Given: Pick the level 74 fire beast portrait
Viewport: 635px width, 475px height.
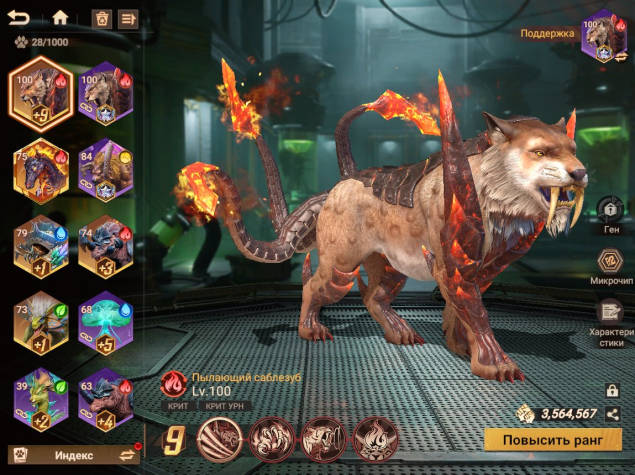Looking at the screenshot, I should [x=106, y=247].
